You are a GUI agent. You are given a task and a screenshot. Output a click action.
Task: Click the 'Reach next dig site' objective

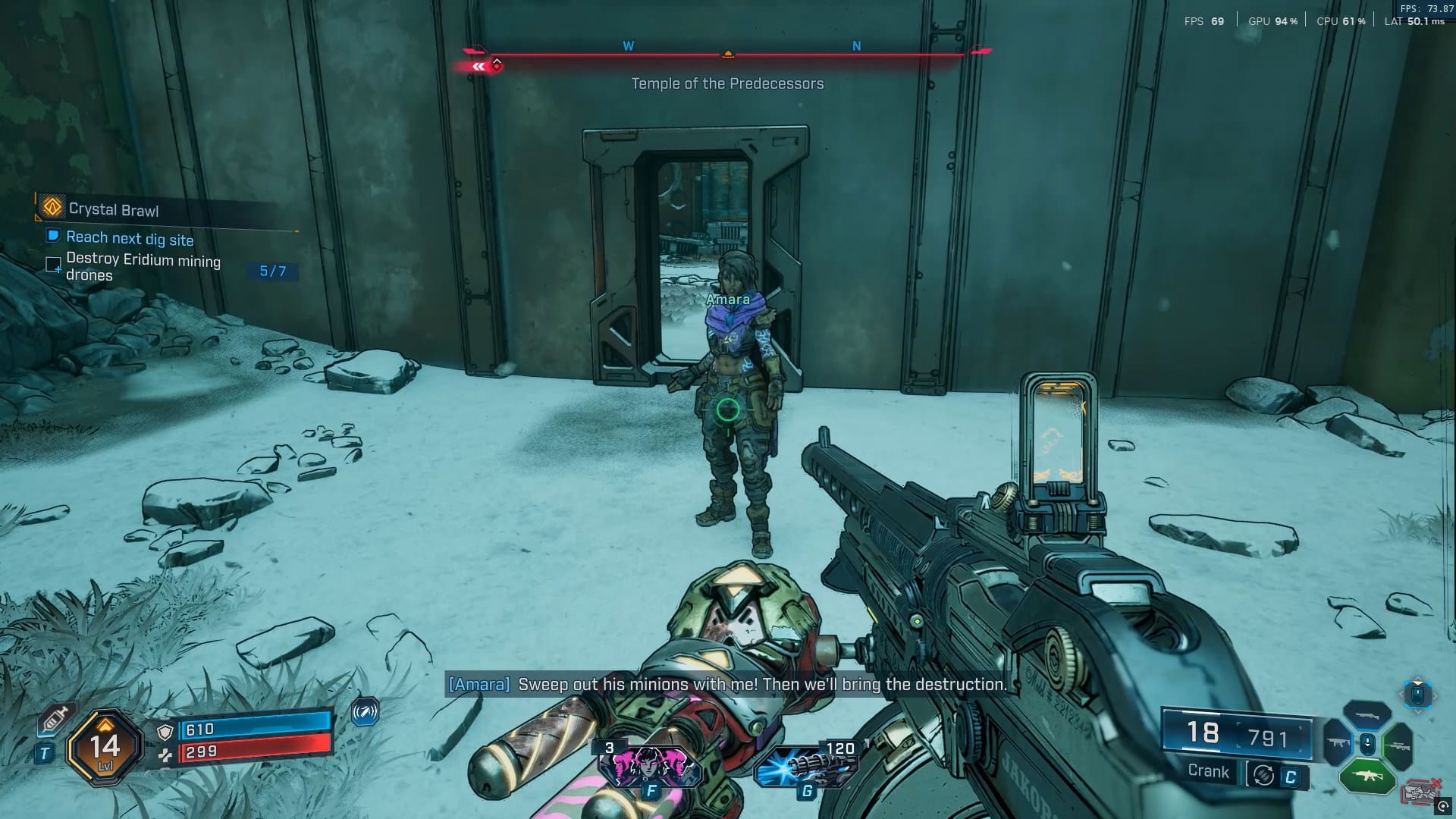tap(129, 239)
